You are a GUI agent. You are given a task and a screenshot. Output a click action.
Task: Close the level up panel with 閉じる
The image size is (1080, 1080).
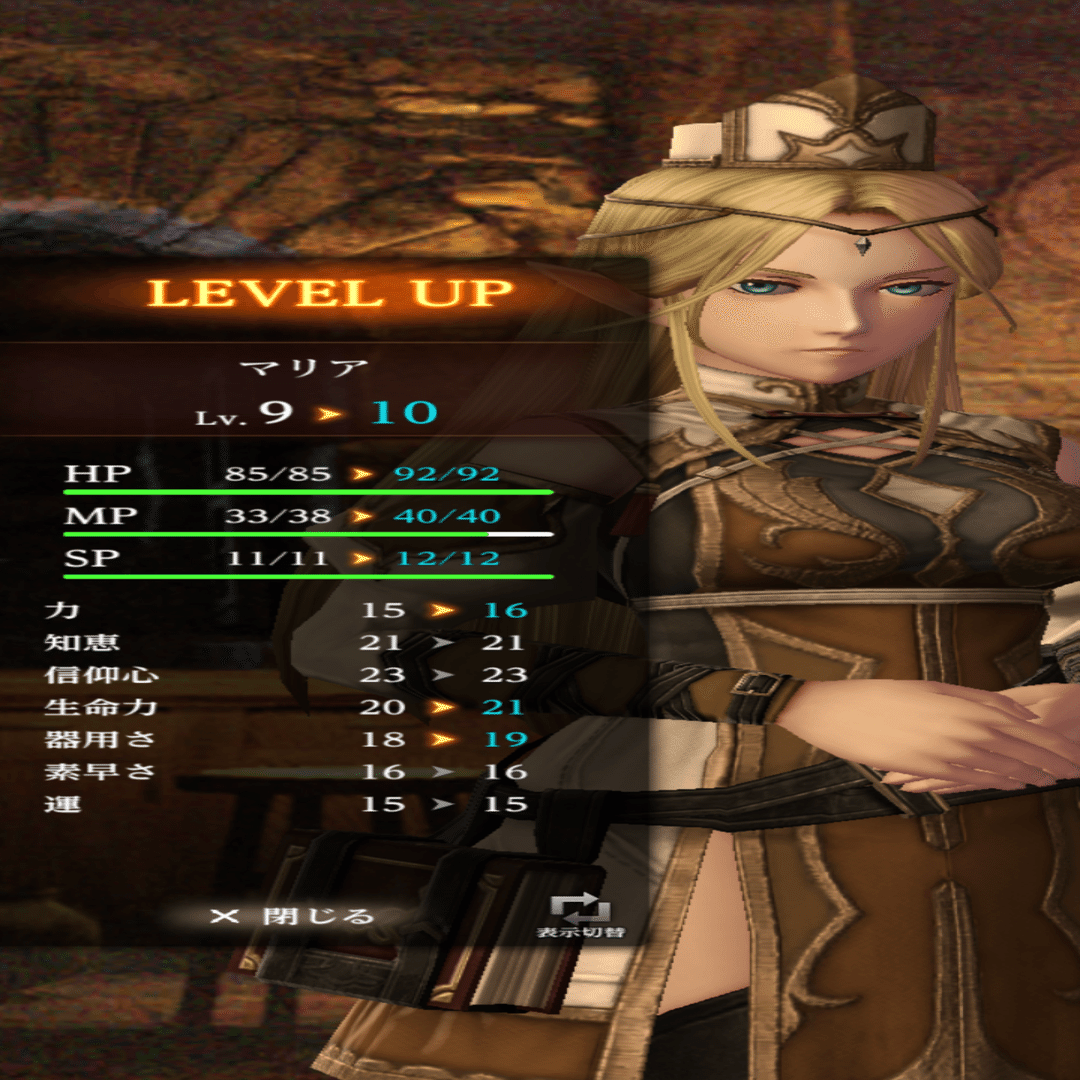point(293,915)
